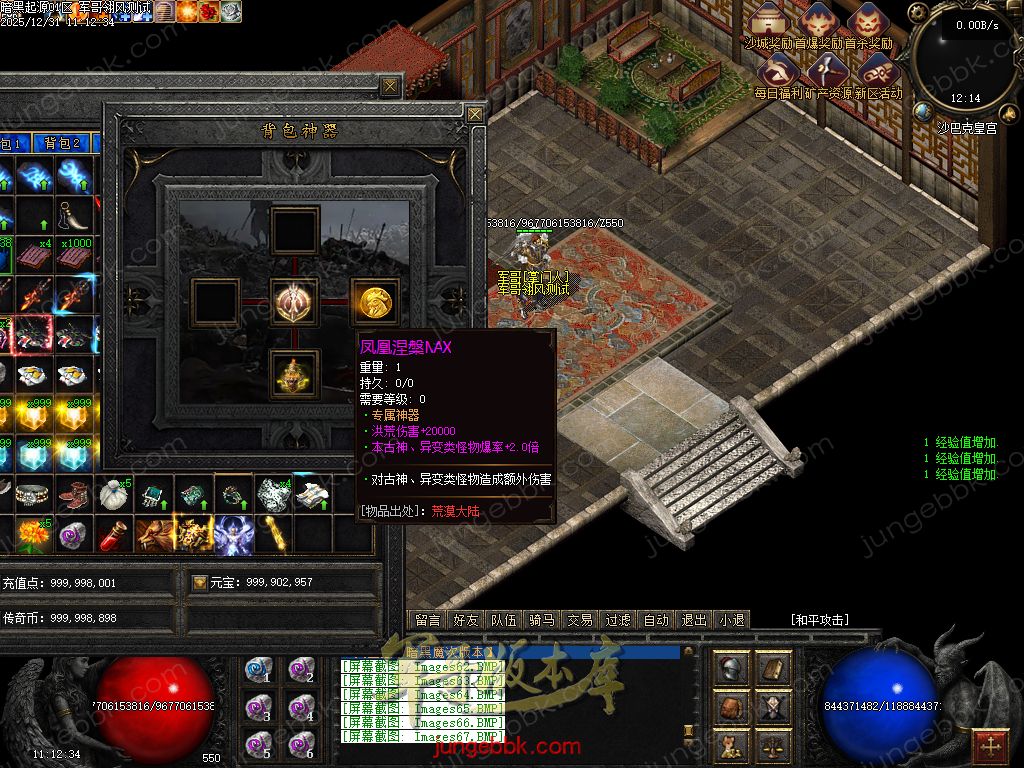Open the 新区活动 event icon
1024x768 pixels.
878,70
